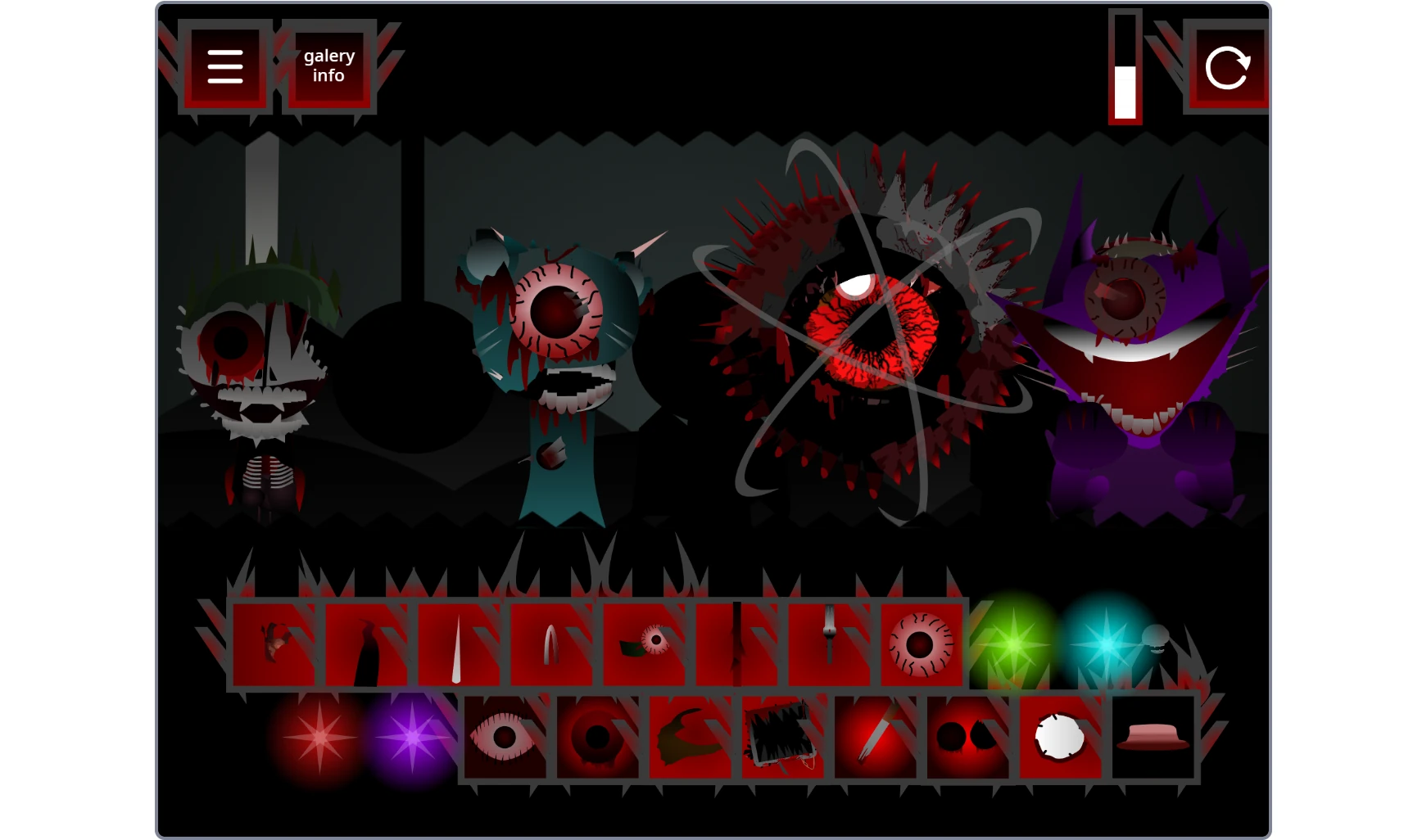
Task: Choose the large veined eyeball sound tile
Action: tap(922, 643)
